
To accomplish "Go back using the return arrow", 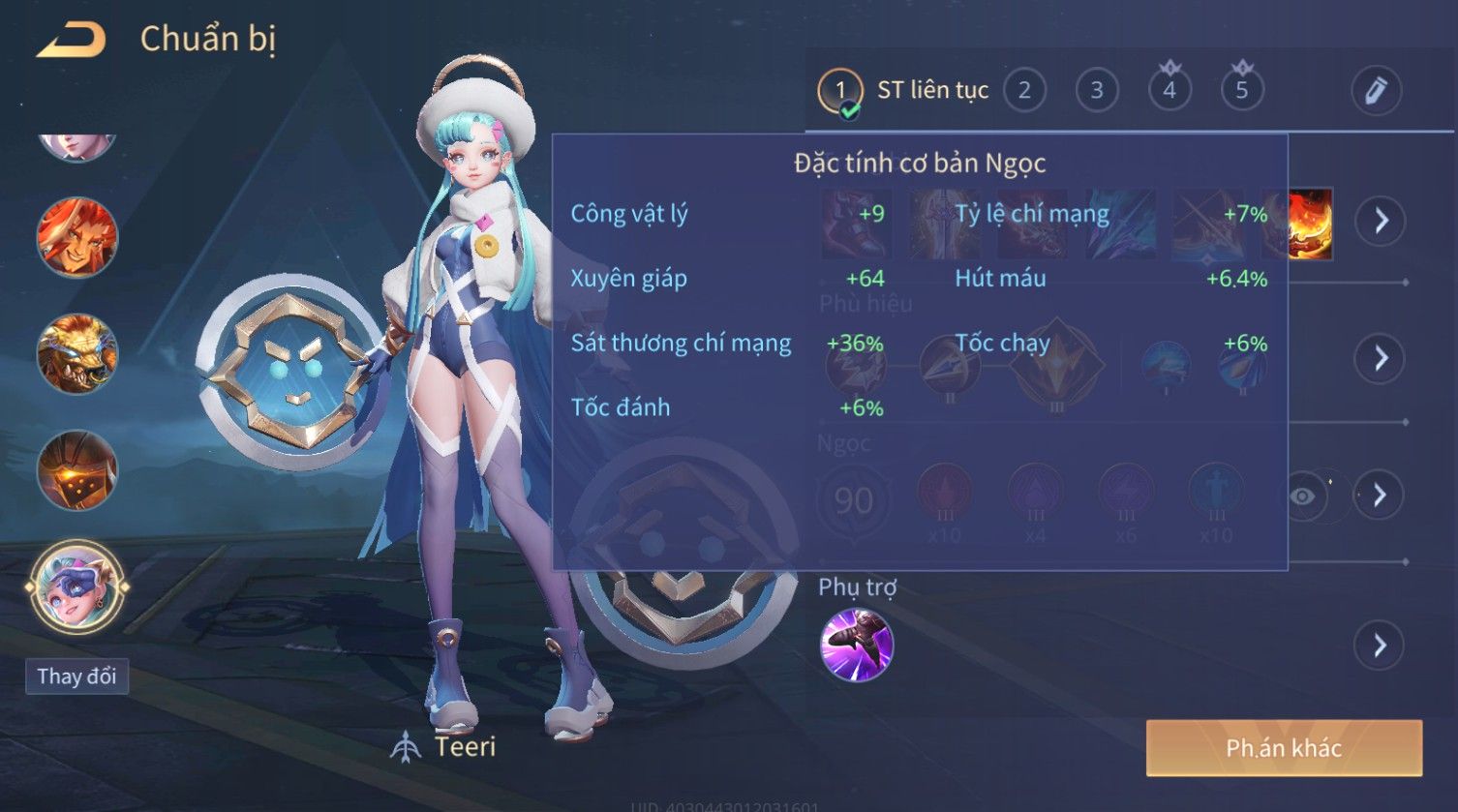I will (x=71, y=41).
